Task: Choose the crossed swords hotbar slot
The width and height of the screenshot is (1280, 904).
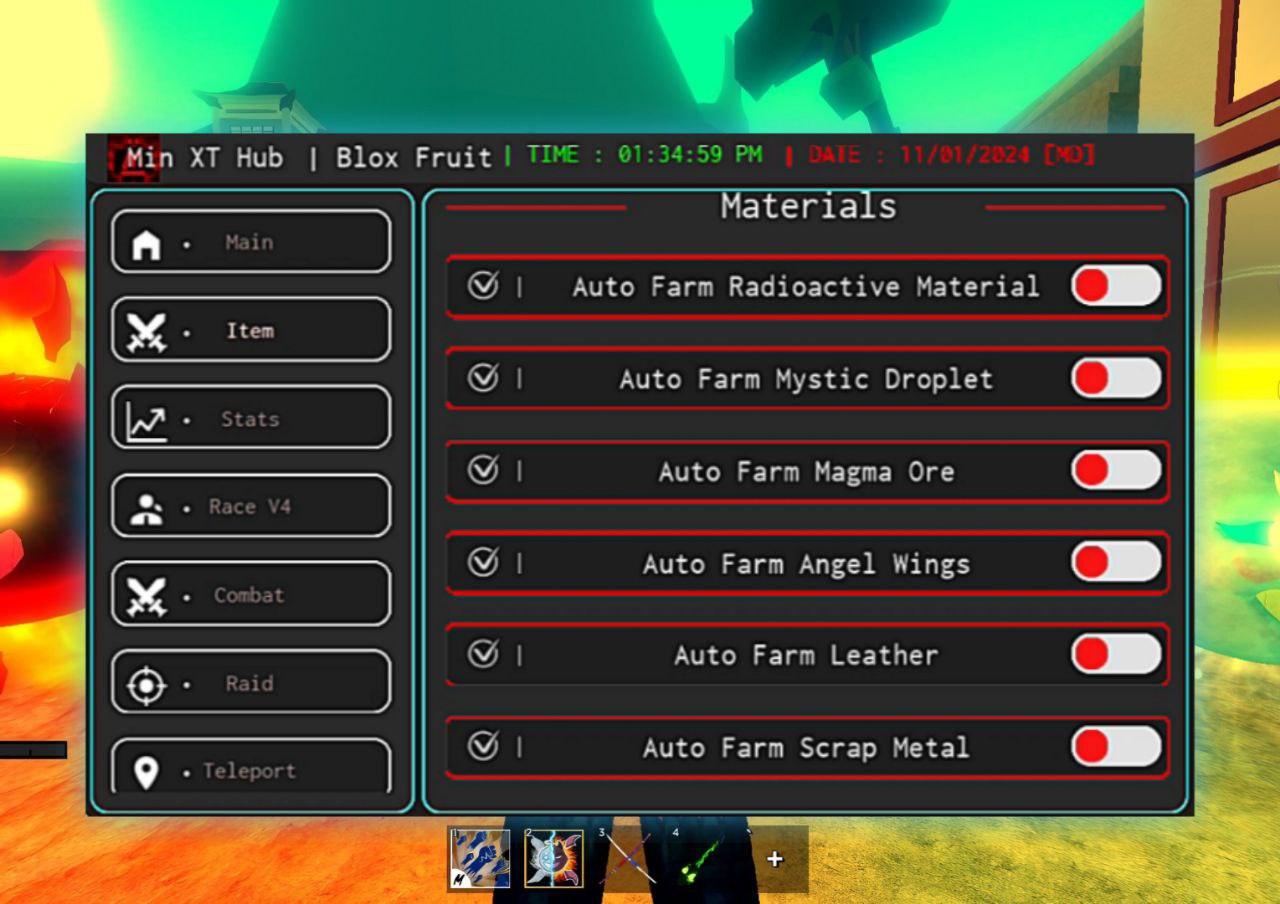Action: tap(628, 858)
